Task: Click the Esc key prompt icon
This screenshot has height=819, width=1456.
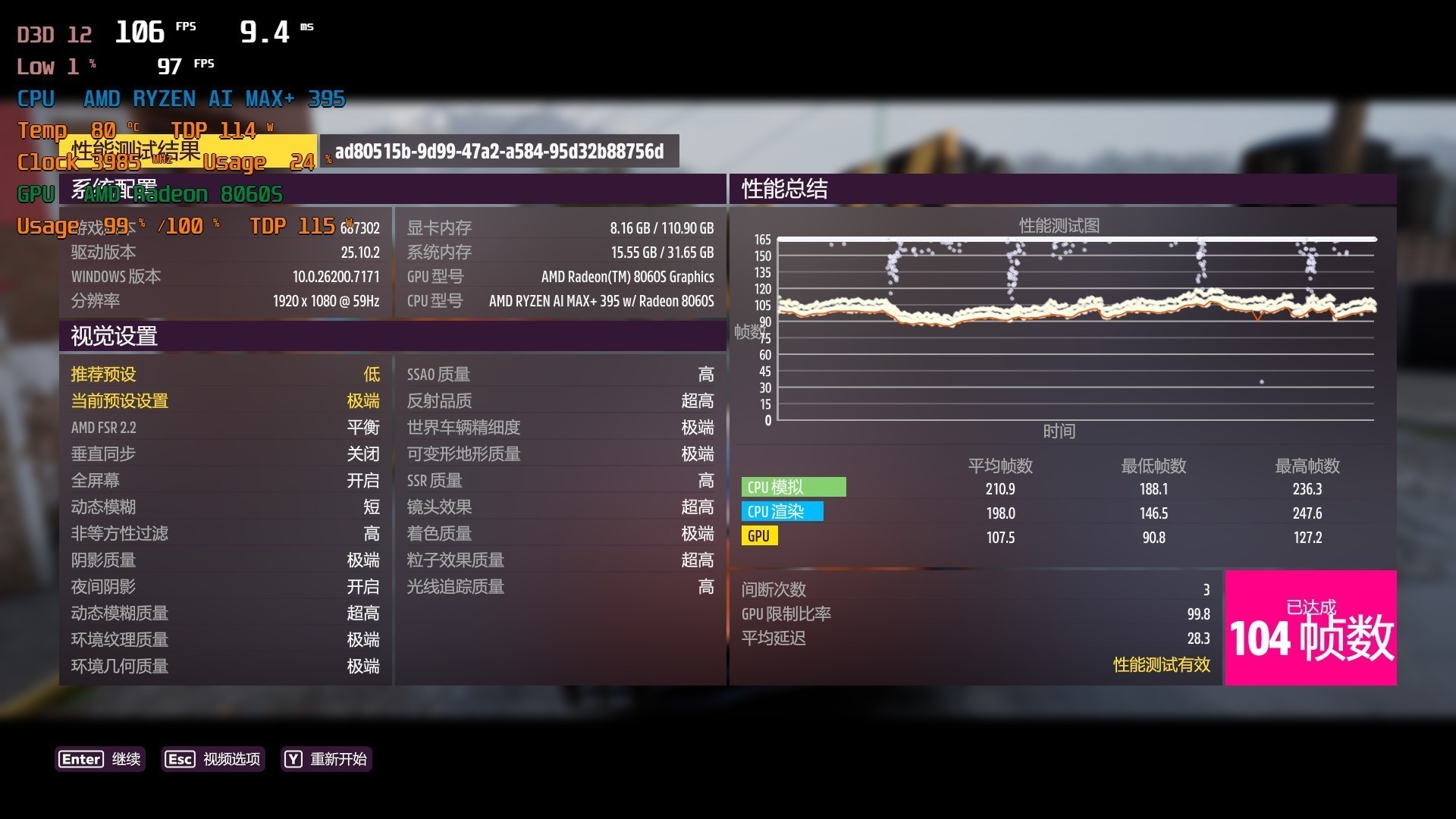Action: click(179, 759)
